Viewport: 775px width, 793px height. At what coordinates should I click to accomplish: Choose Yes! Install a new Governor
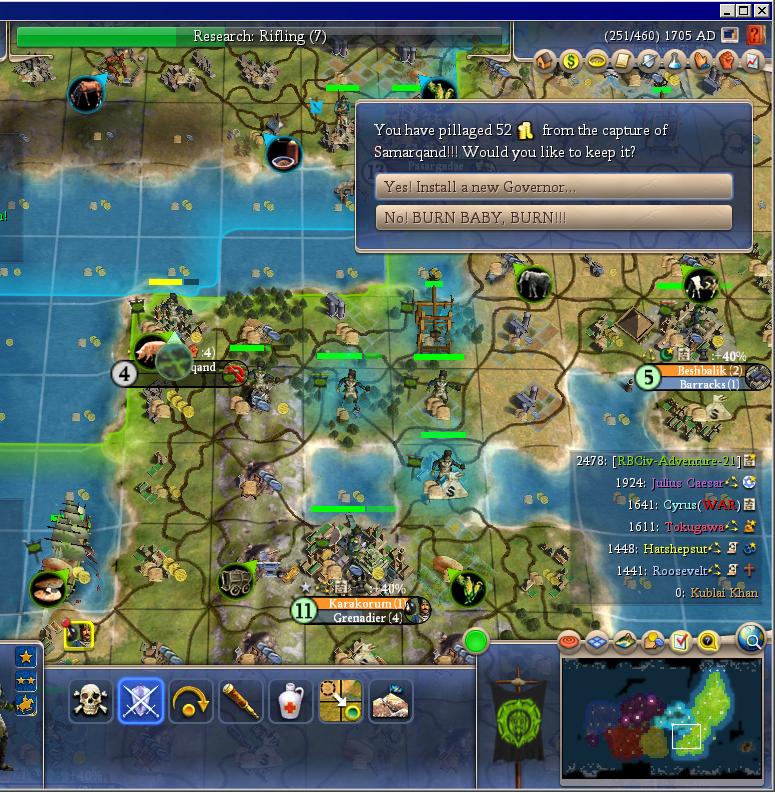[x=554, y=186]
